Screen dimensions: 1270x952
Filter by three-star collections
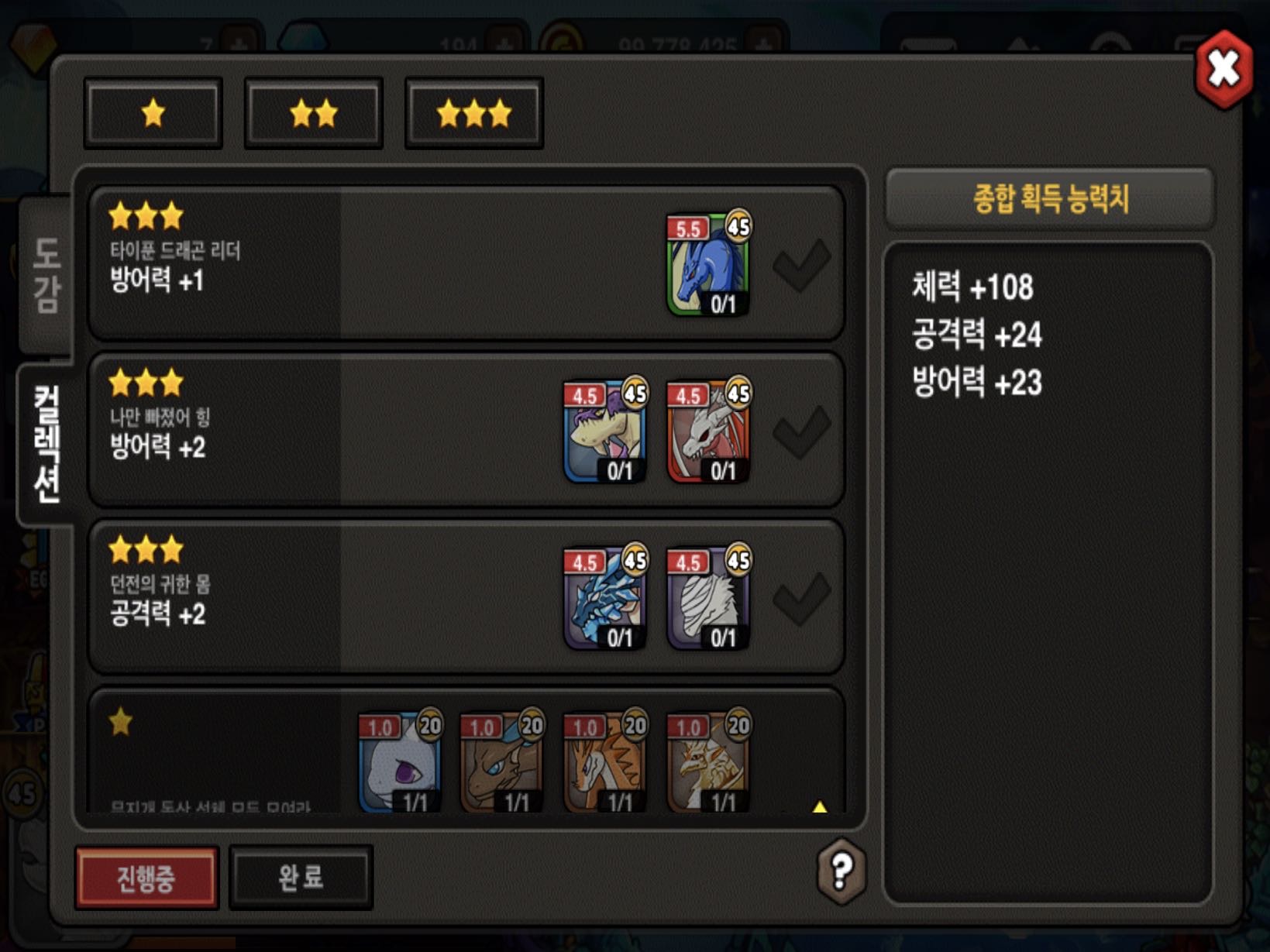pos(474,113)
